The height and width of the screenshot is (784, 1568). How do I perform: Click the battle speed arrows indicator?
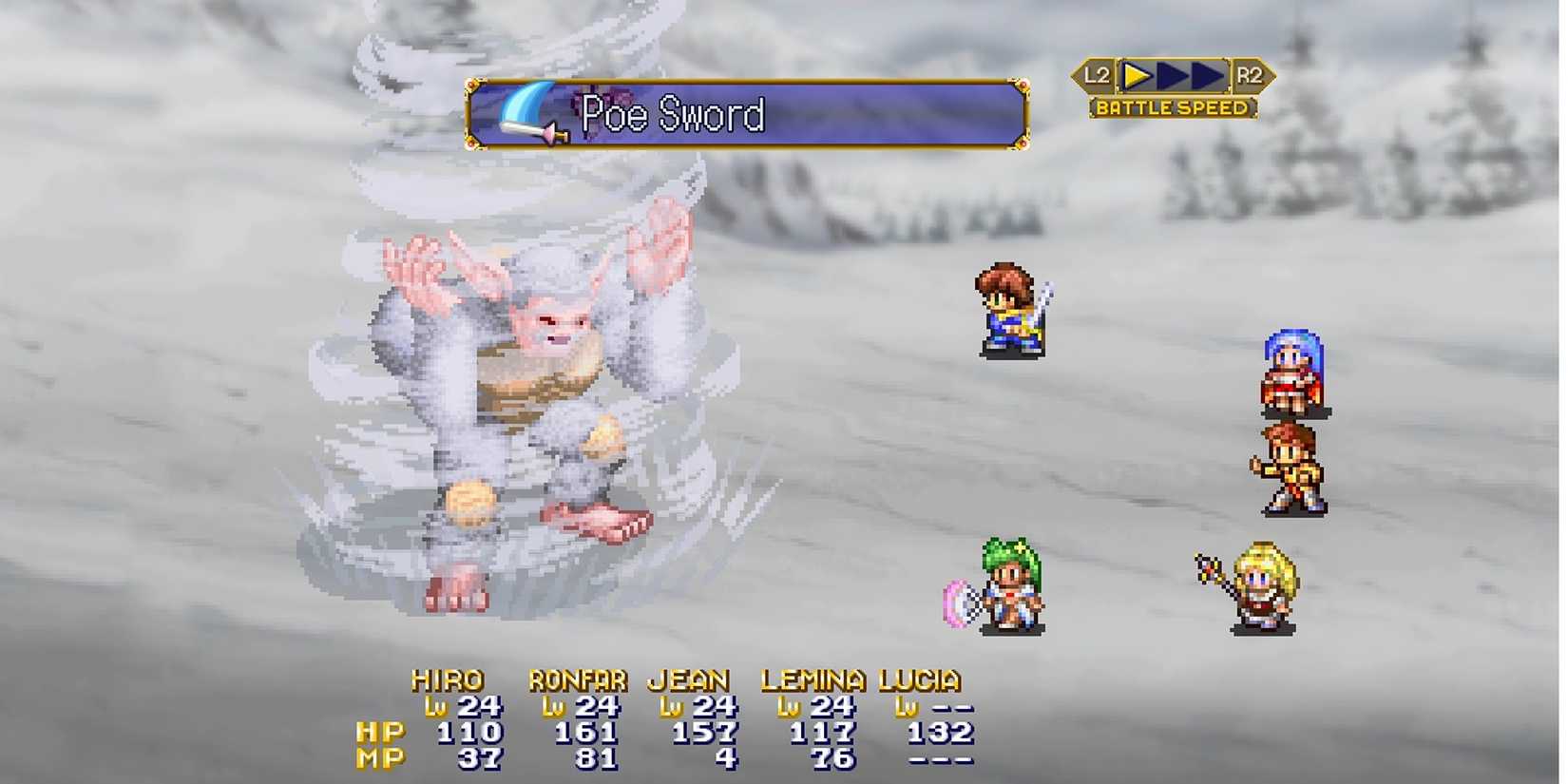pyautogui.click(x=1173, y=75)
